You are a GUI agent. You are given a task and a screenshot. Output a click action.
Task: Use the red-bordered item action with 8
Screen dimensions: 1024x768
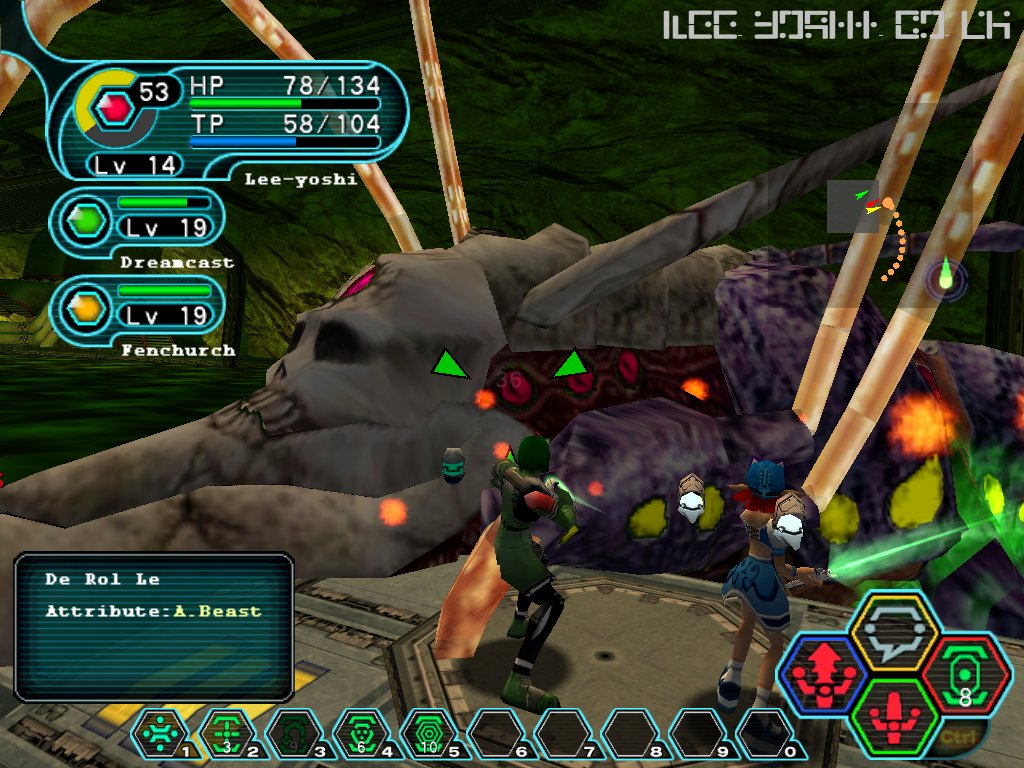(966, 674)
